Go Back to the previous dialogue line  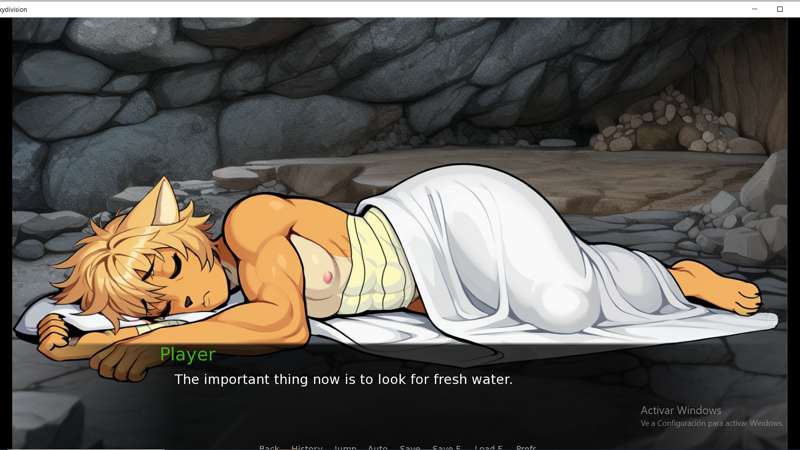pos(269,447)
